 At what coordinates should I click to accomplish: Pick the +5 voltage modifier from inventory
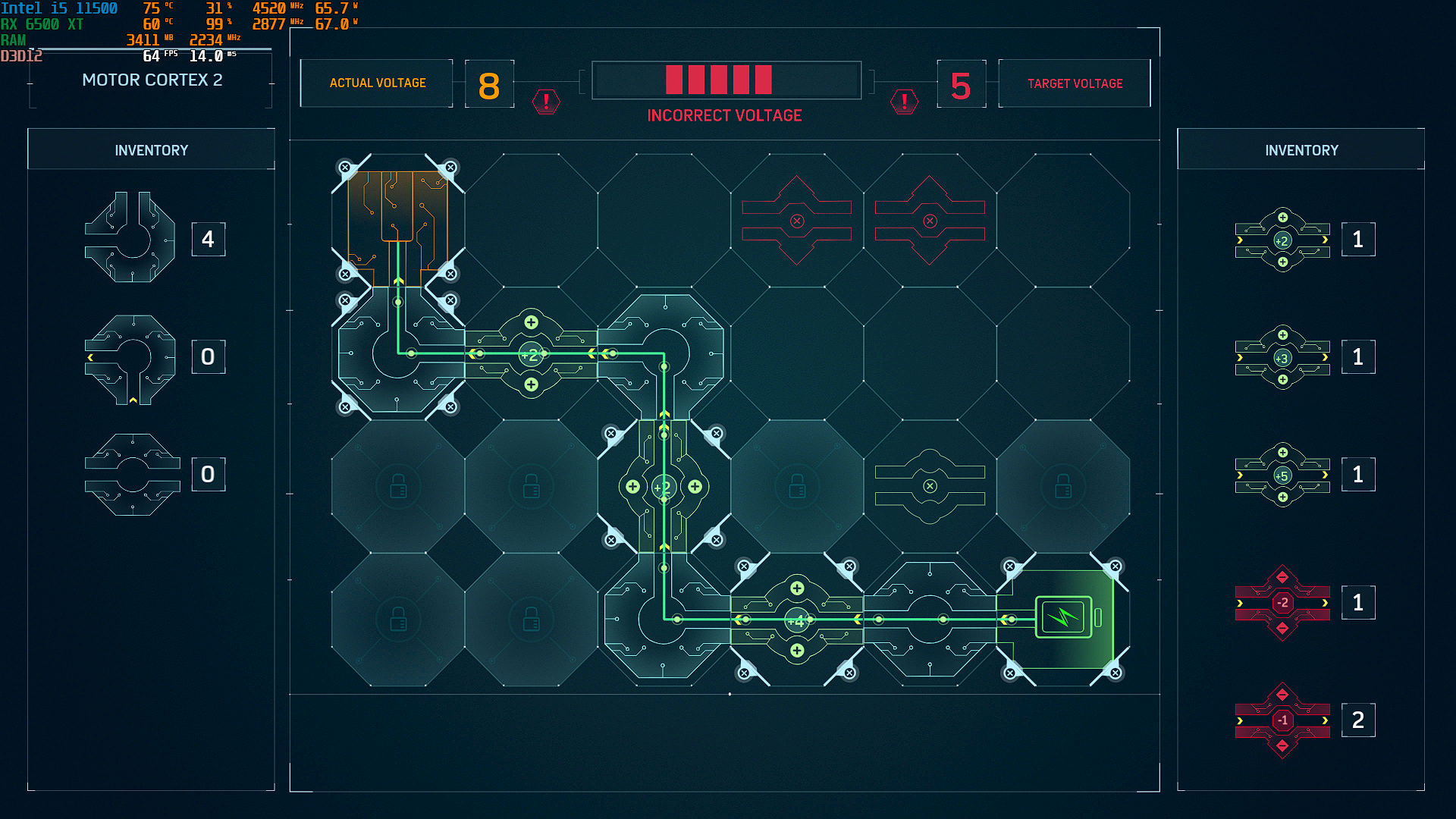pyautogui.click(x=1282, y=475)
